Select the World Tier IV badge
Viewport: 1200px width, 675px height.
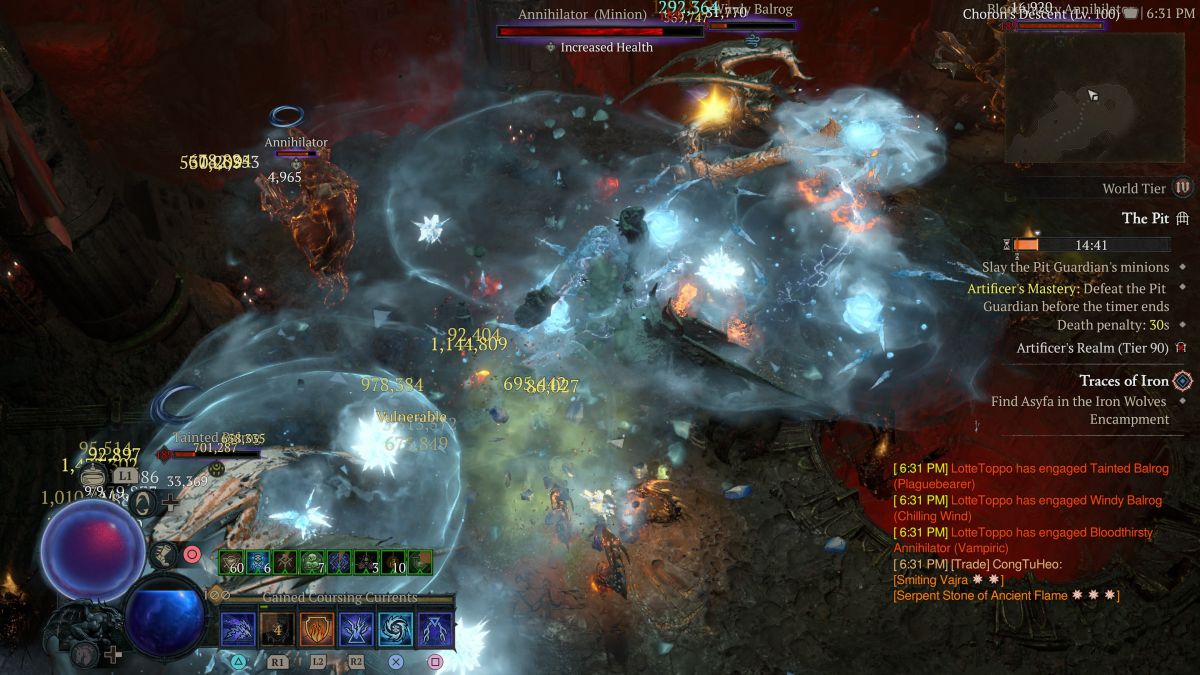tap(1183, 188)
